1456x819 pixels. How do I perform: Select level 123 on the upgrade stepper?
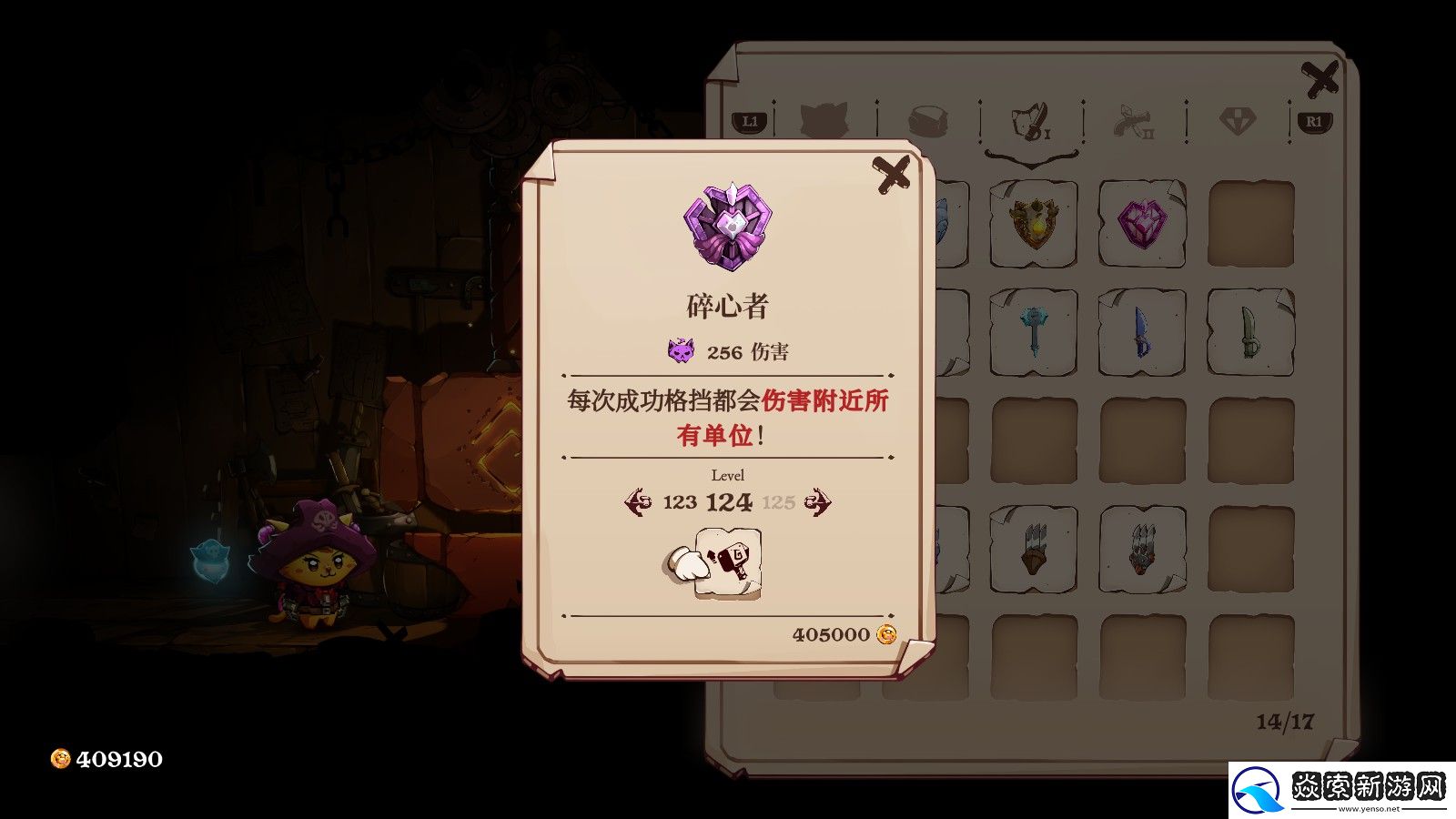pyautogui.click(x=681, y=500)
